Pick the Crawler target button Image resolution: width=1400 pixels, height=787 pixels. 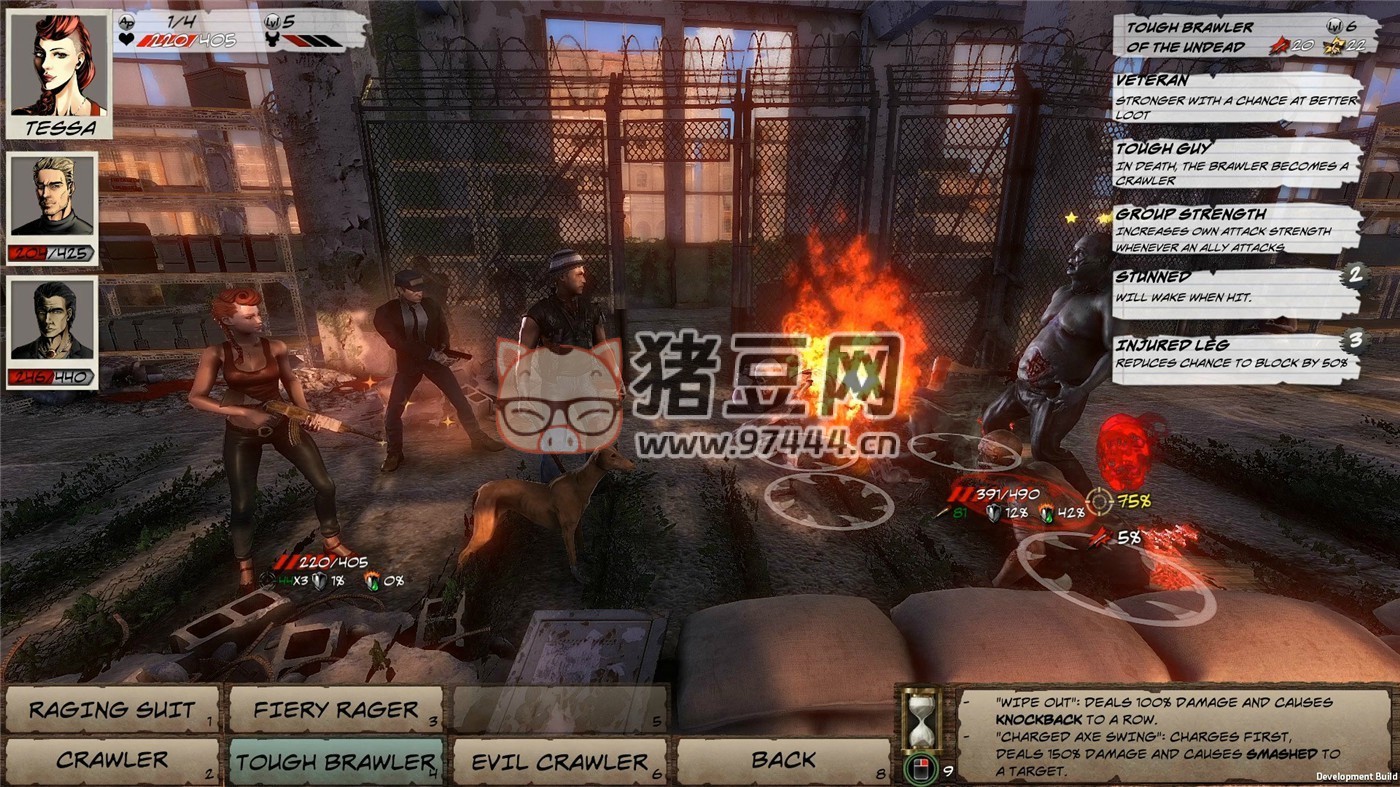click(112, 761)
